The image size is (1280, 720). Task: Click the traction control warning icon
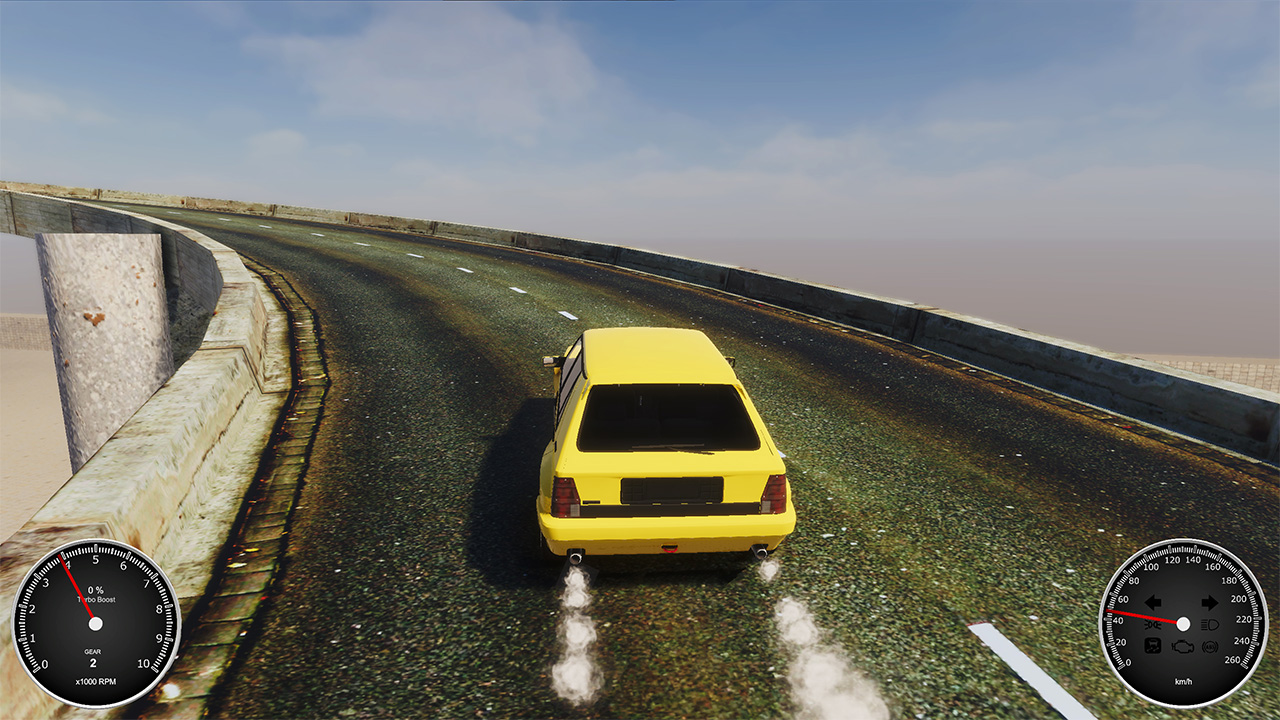tap(1153, 646)
